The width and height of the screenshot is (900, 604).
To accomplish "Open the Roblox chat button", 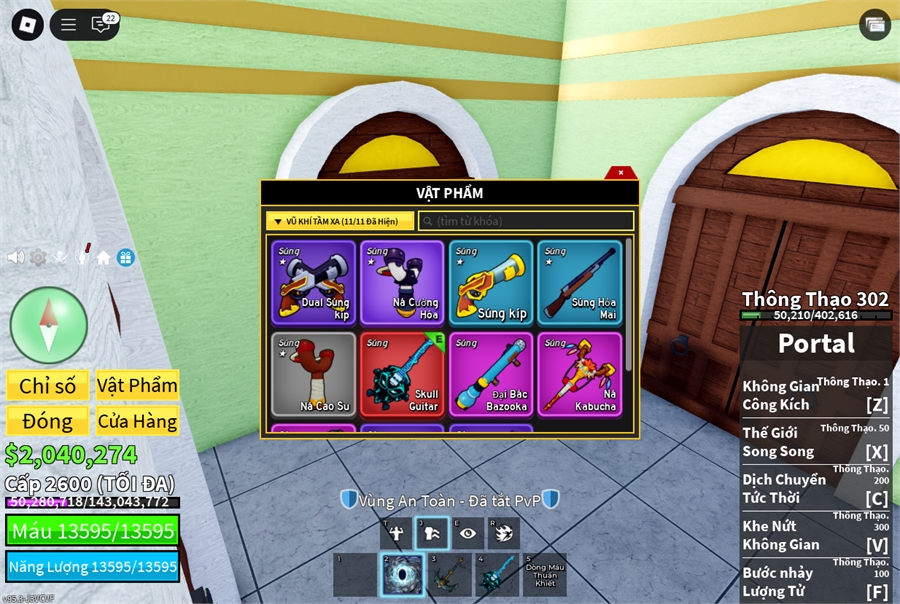I will [101, 25].
